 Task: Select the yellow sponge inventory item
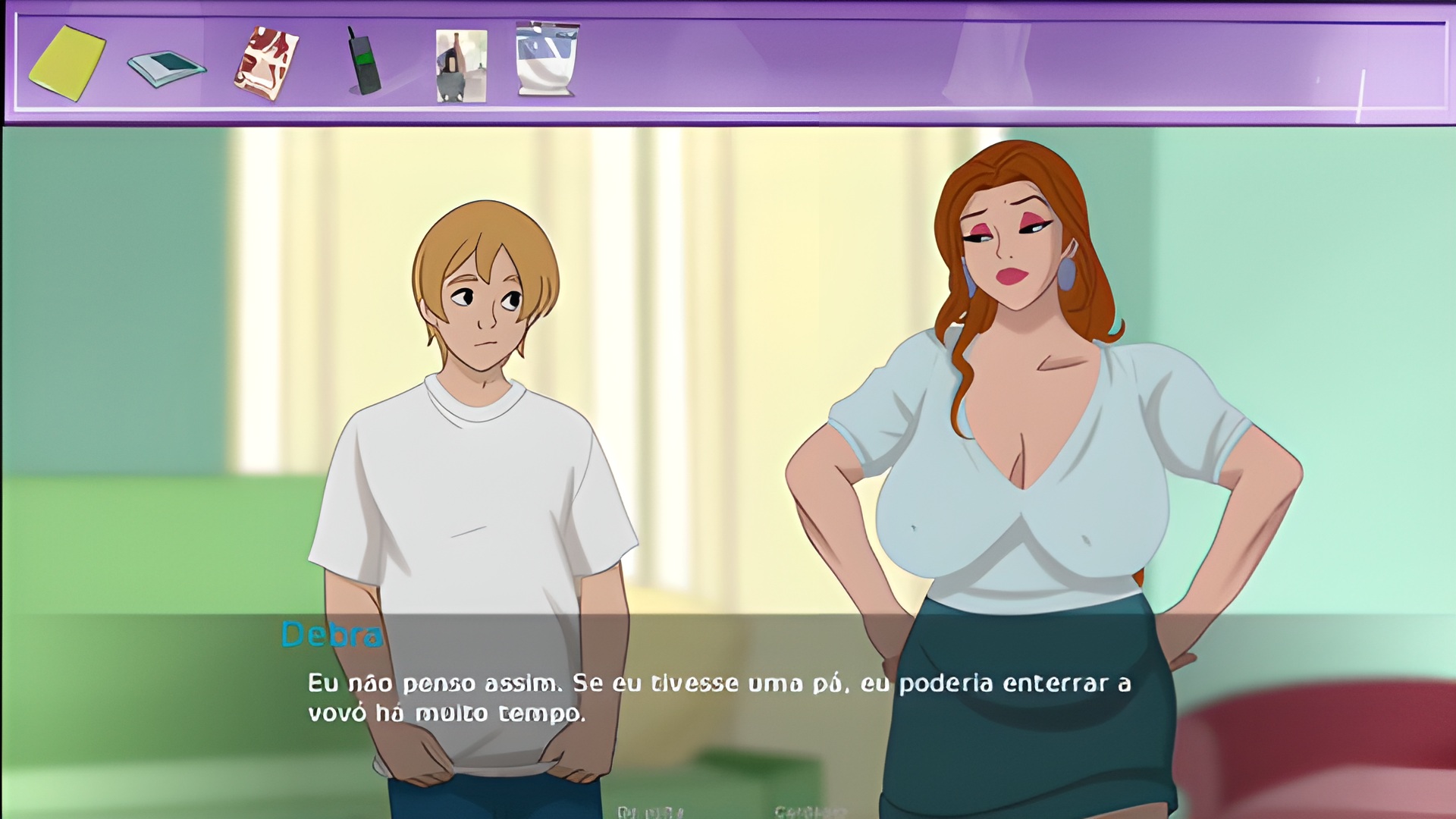pyautogui.click(x=67, y=63)
